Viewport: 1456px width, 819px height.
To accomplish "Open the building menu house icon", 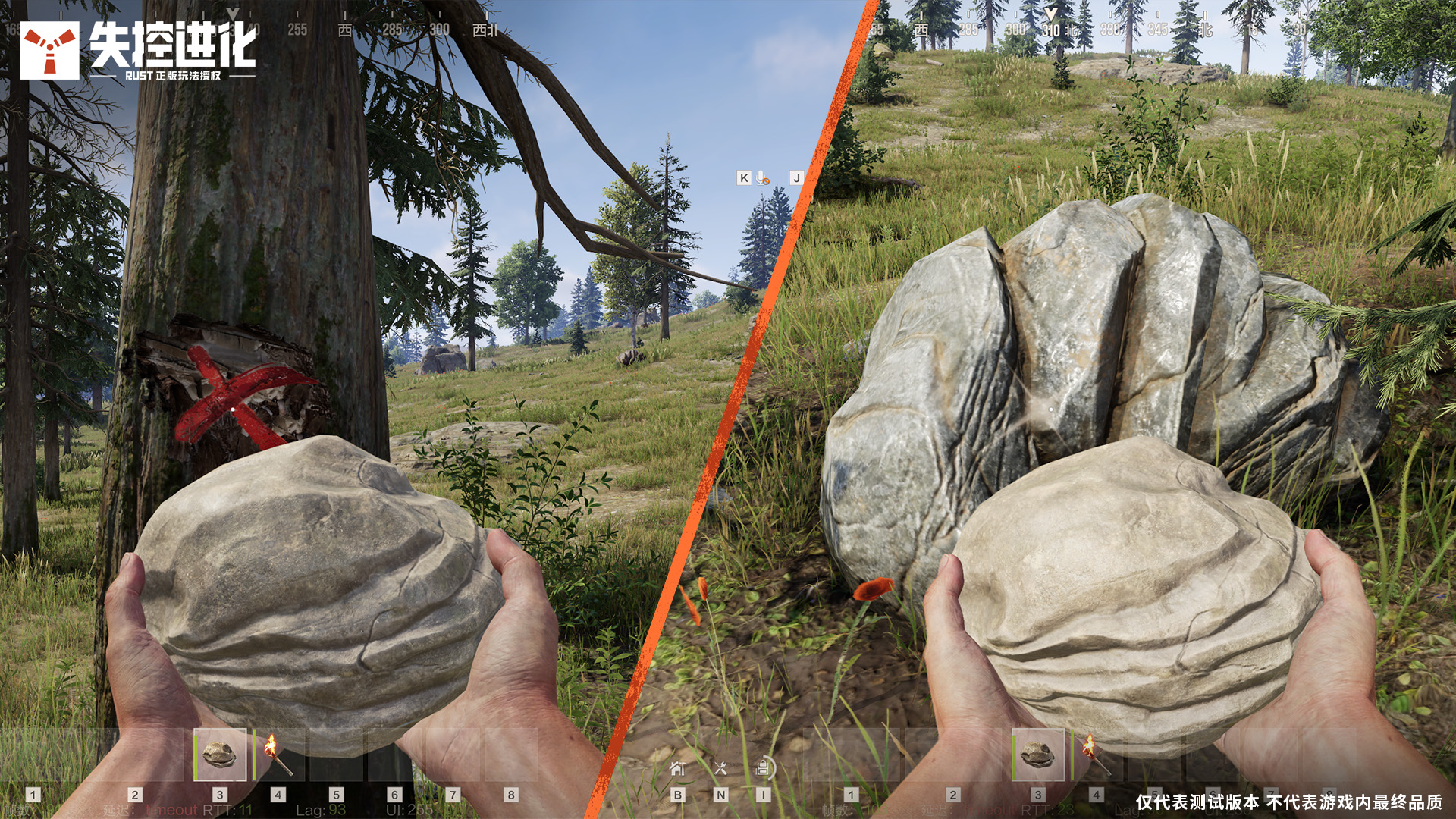I will tap(678, 768).
